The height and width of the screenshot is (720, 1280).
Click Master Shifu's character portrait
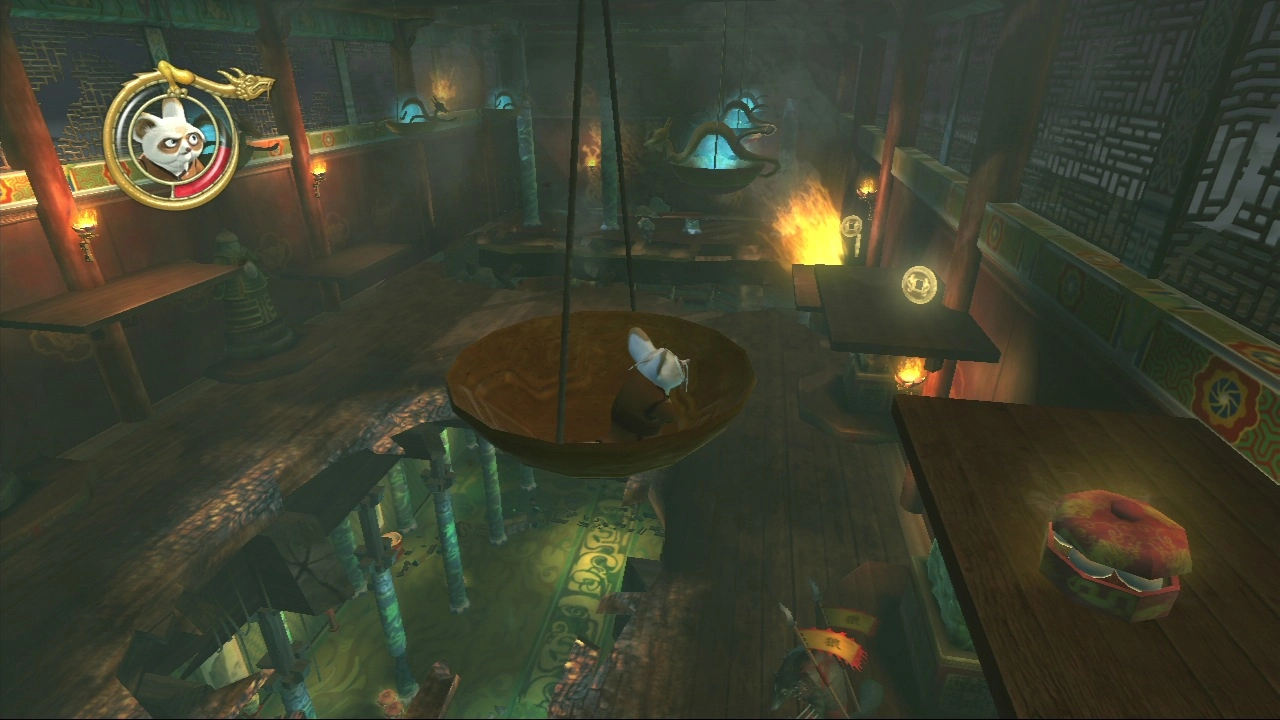click(169, 138)
